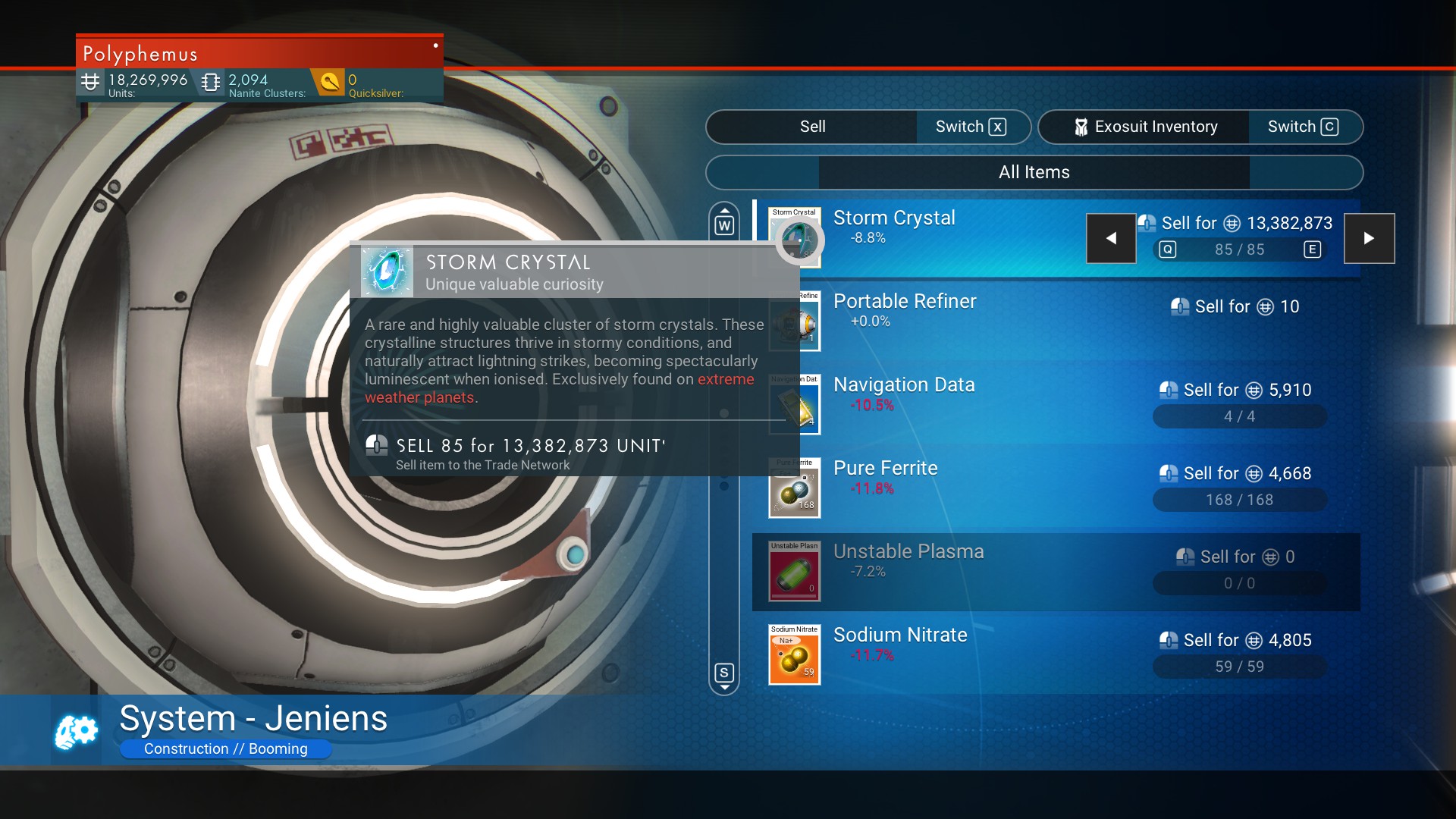Select the Portable Refiner row
The height and width of the screenshot is (819, 1456).
[x=948, y=311]
